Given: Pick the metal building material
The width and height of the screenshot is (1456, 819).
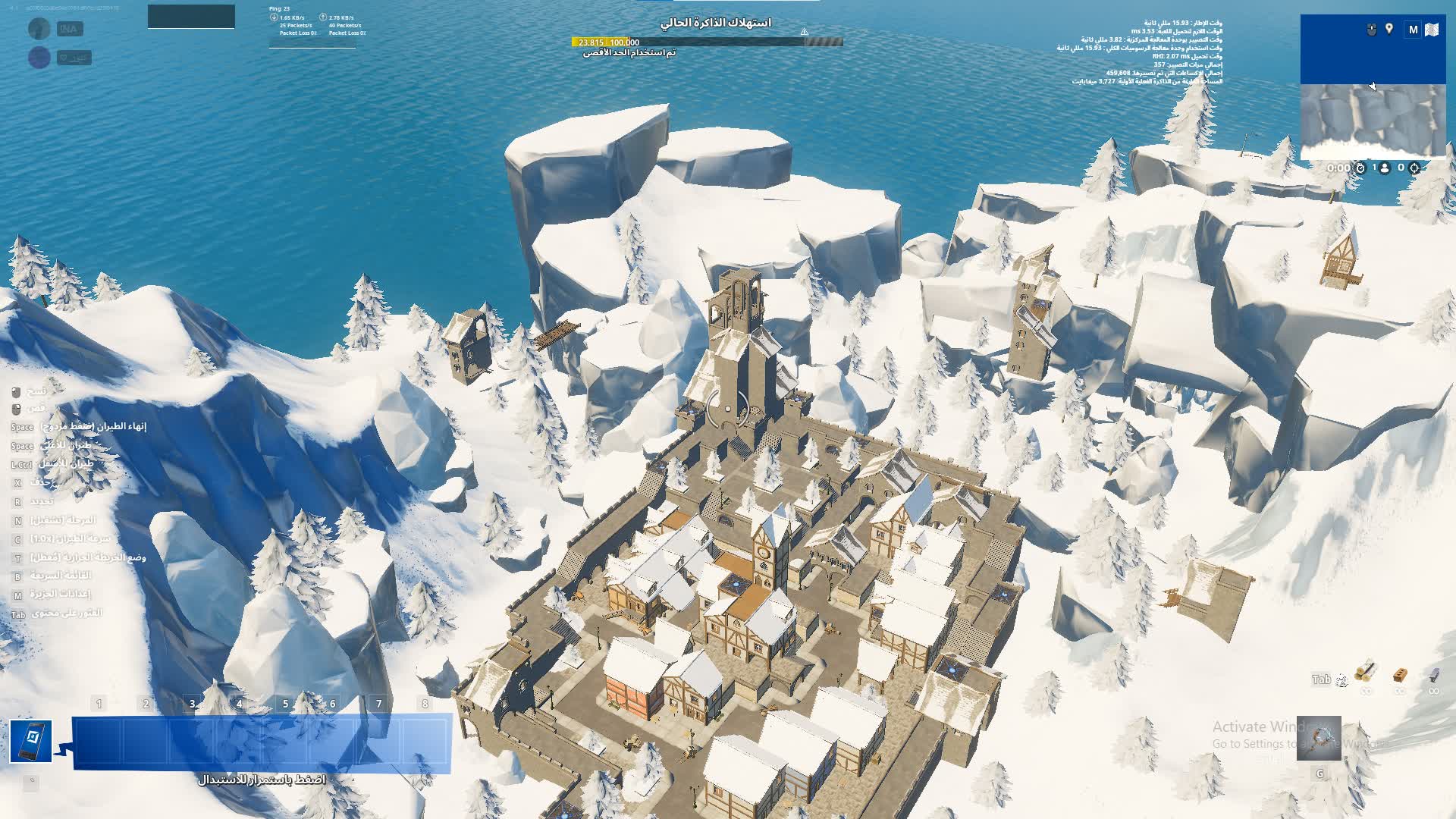Looking at the screenshot, I should (x=1433, y=674).
